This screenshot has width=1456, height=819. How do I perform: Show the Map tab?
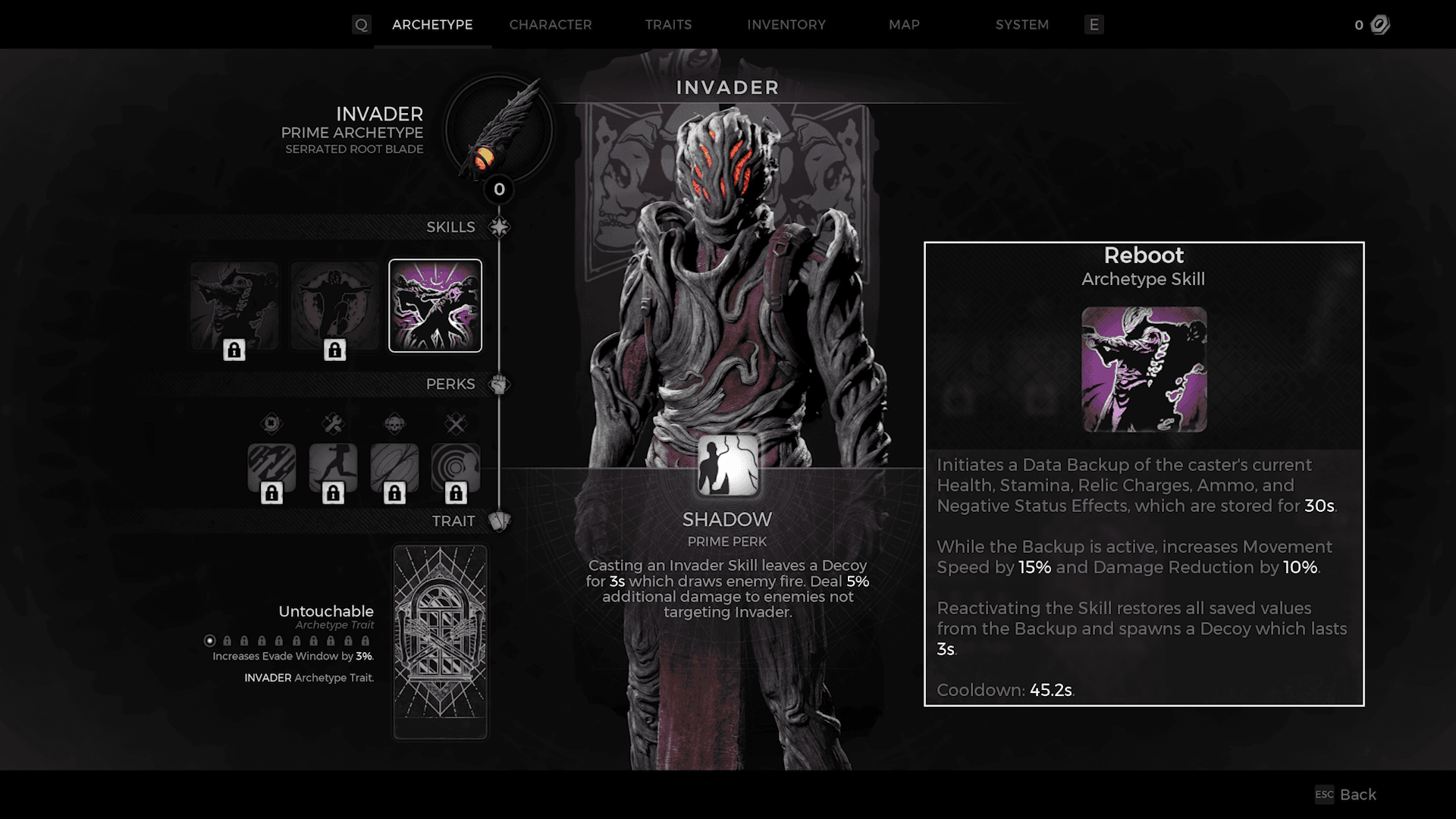[904, 25]
